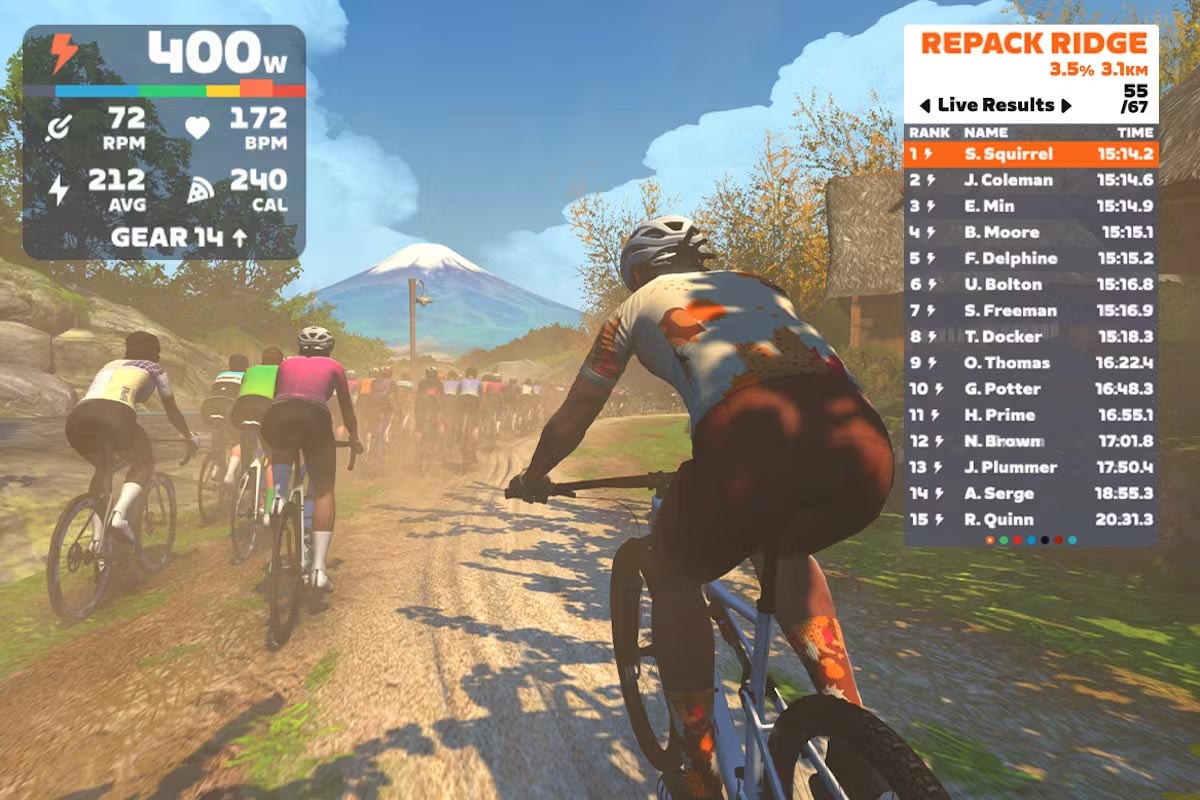The width and height of the screenshot is (1200, 800).
Task: Click the left arrow beside Live Results
Action: click(x=925, y=105)
